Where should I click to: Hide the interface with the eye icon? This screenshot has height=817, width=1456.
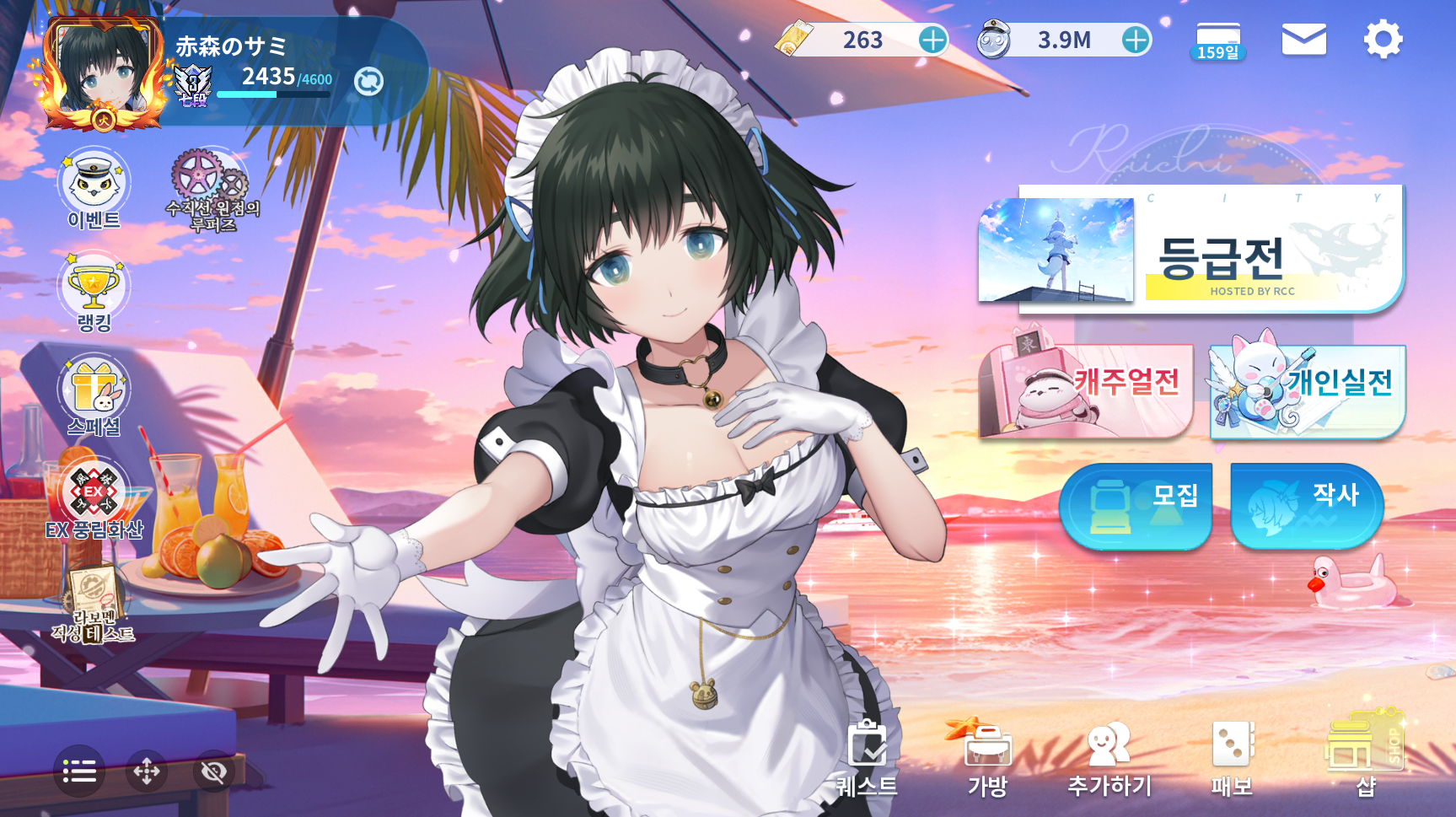(214, 771)
